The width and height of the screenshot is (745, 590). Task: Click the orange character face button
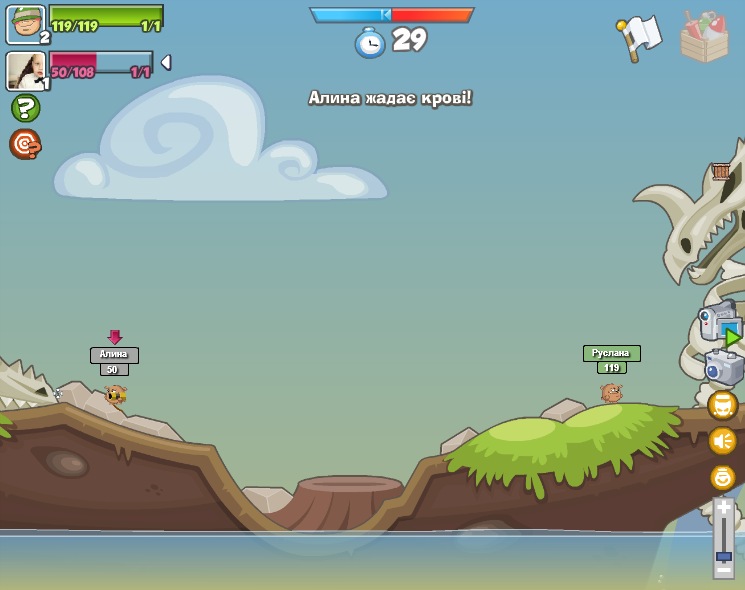pyautogui.click(x=722, y=405)
